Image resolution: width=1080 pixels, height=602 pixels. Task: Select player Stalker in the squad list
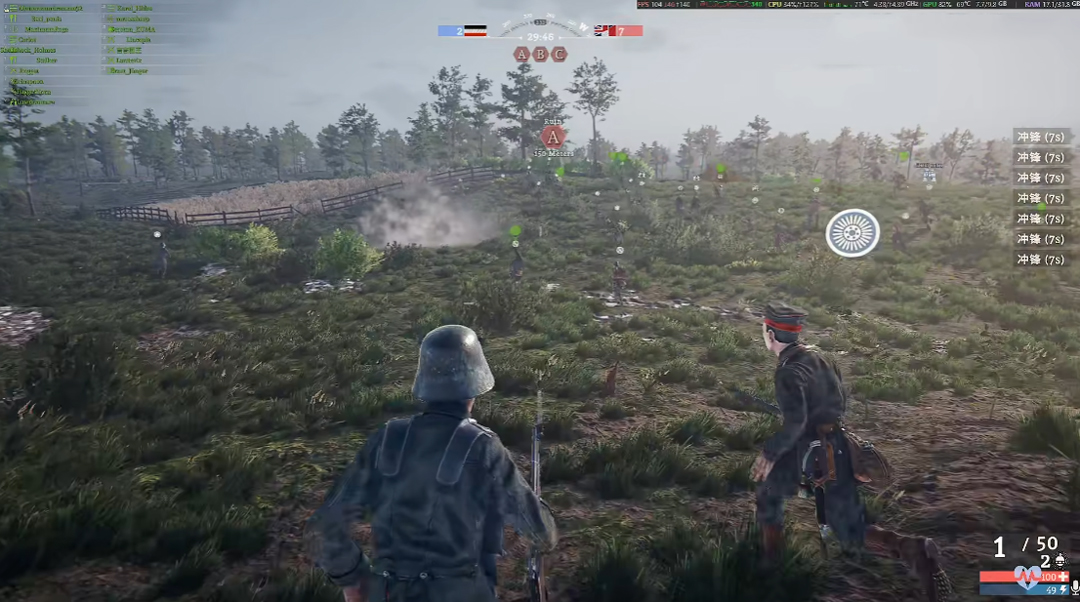(x=45, y=60)
